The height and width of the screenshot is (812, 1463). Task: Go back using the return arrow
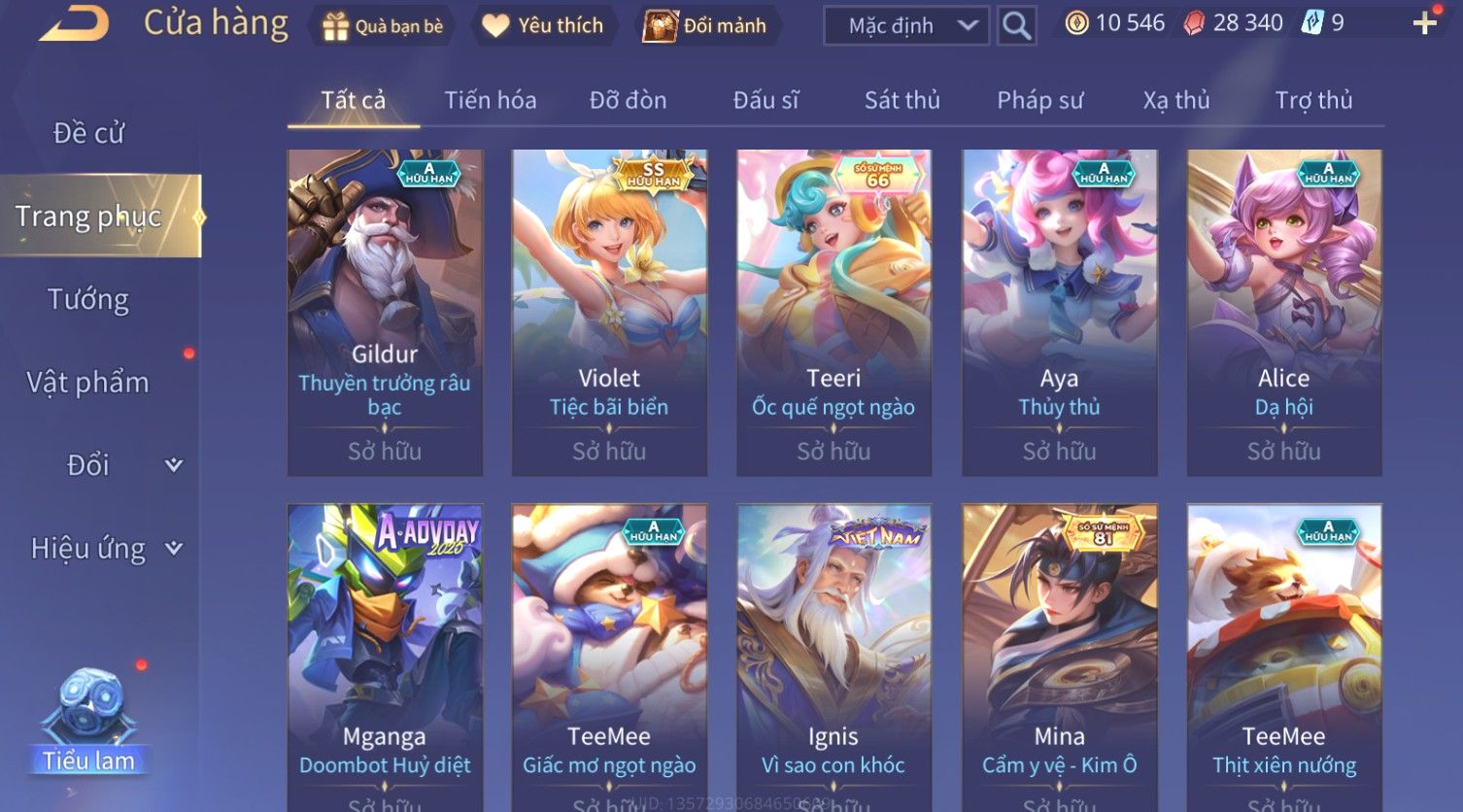[74, 23]
